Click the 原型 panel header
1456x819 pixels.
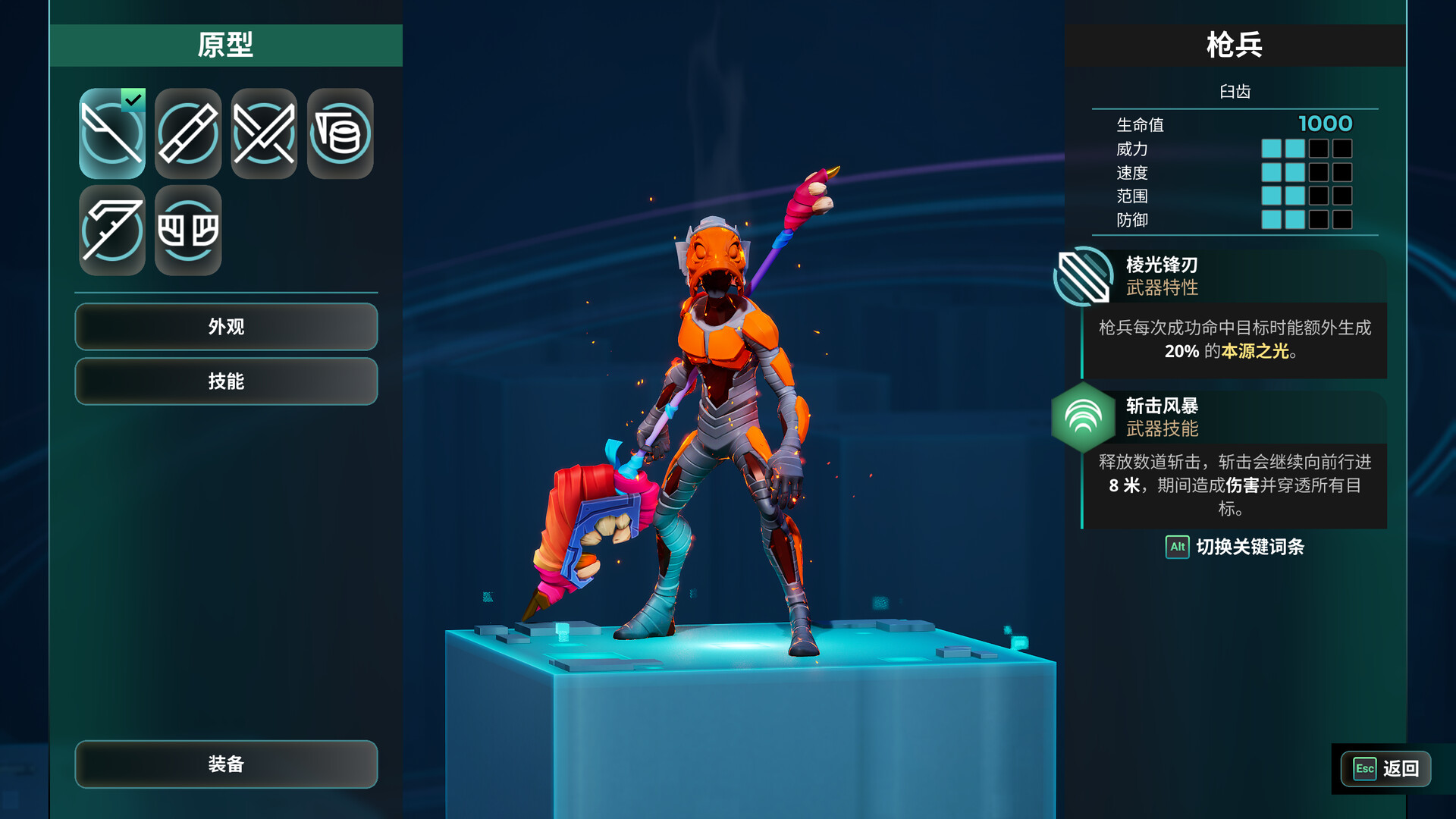coord(225,45)
